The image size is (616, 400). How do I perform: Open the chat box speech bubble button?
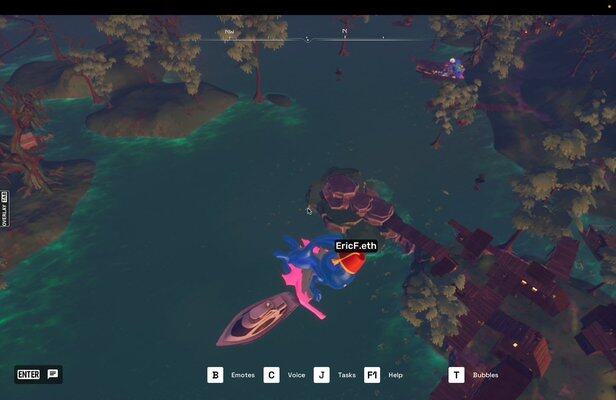coord(53,375)
